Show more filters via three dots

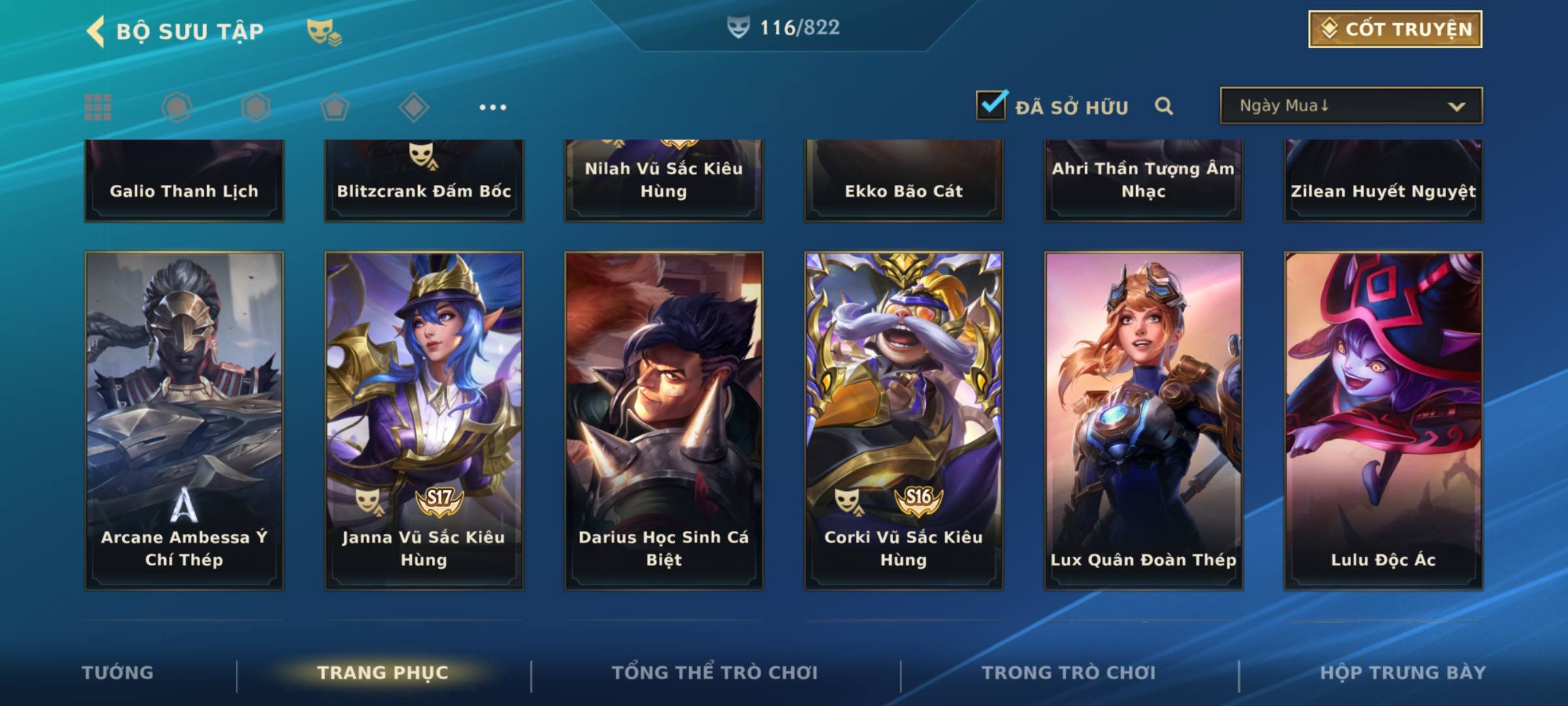(493, 107)
